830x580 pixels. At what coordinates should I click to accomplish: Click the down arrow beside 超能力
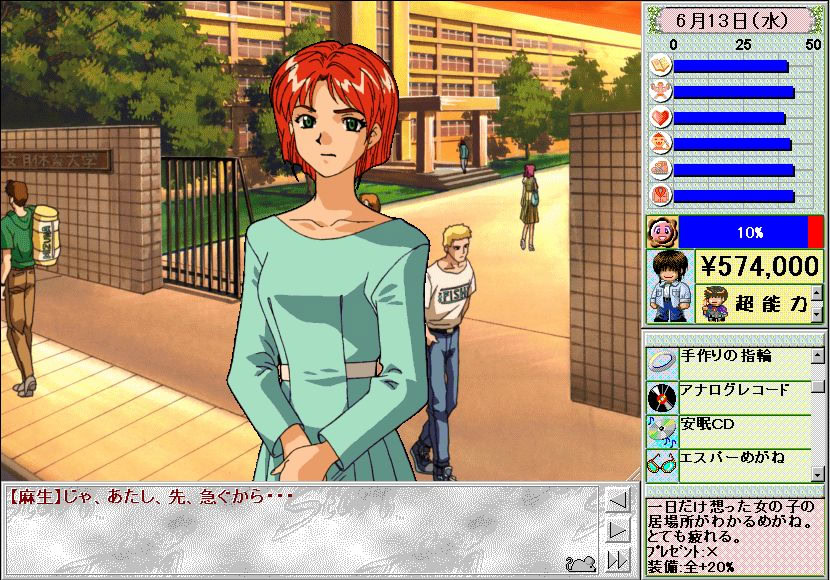point(816,314)
